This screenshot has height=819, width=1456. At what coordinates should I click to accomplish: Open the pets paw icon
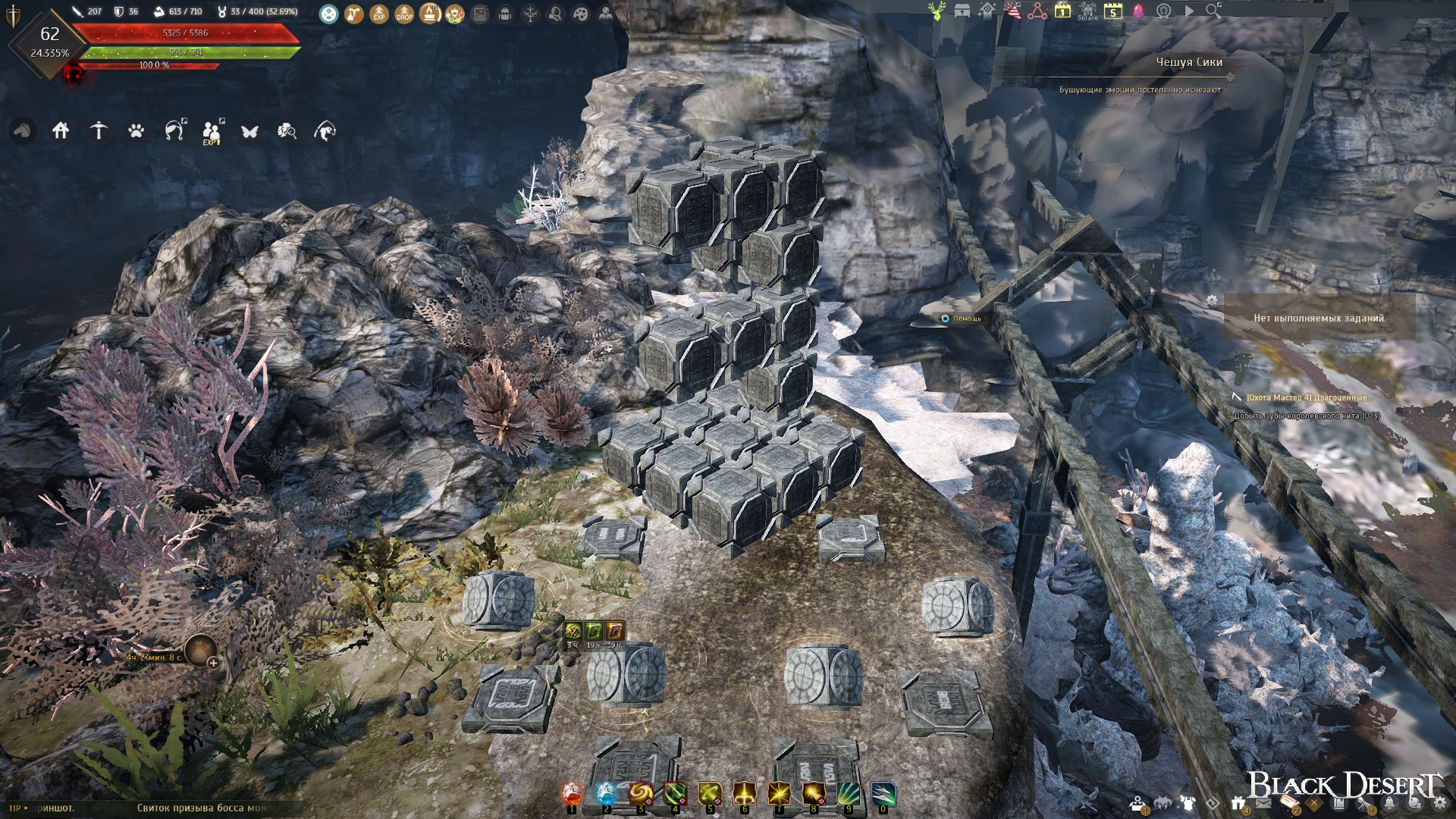tap(136, 130)
